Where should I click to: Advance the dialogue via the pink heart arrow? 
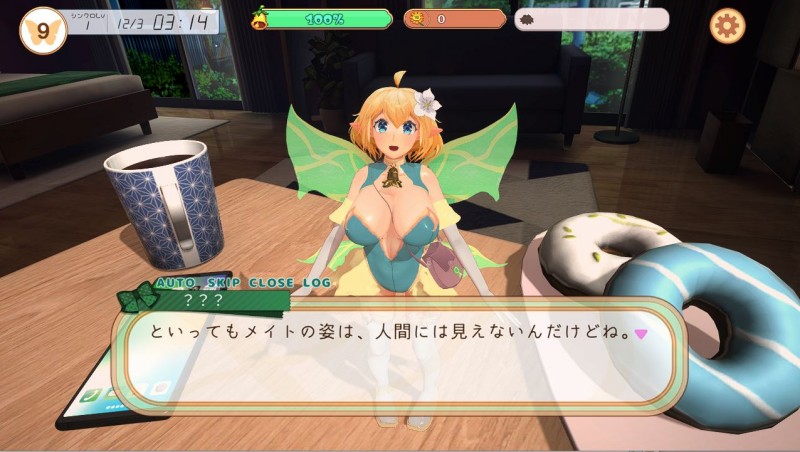pyautogui.click(x=641, y=334)
